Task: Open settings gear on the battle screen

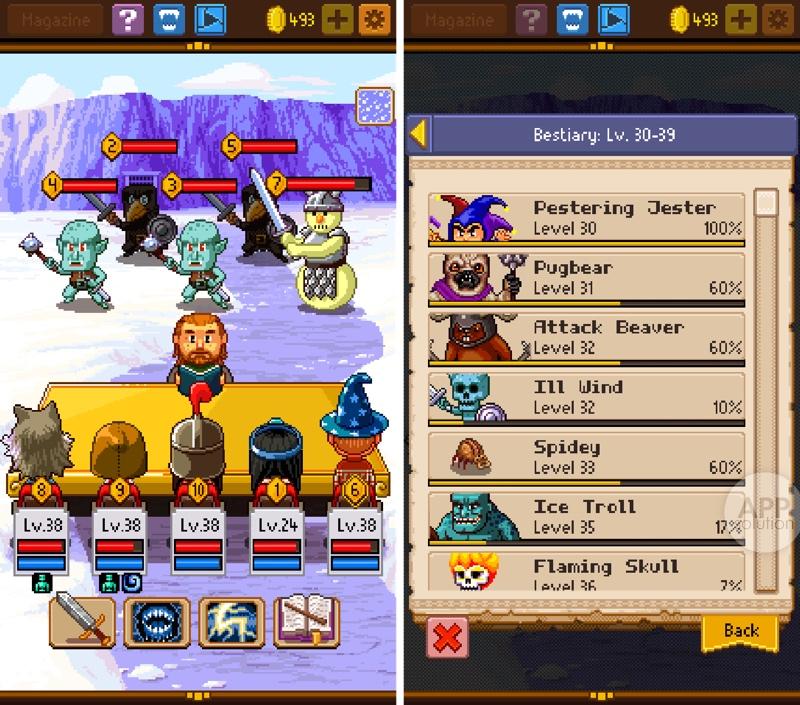Action: 377,19
